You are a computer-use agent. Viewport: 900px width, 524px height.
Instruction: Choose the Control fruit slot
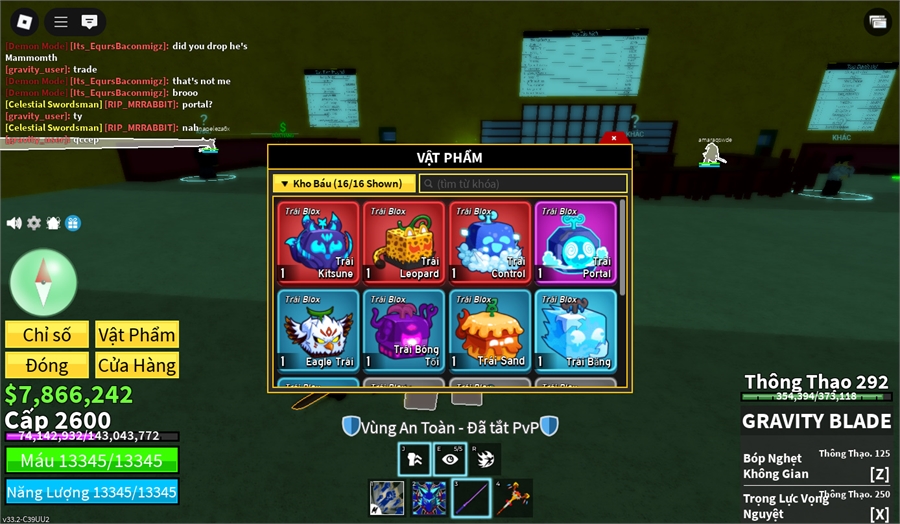[x=490, y=242]
